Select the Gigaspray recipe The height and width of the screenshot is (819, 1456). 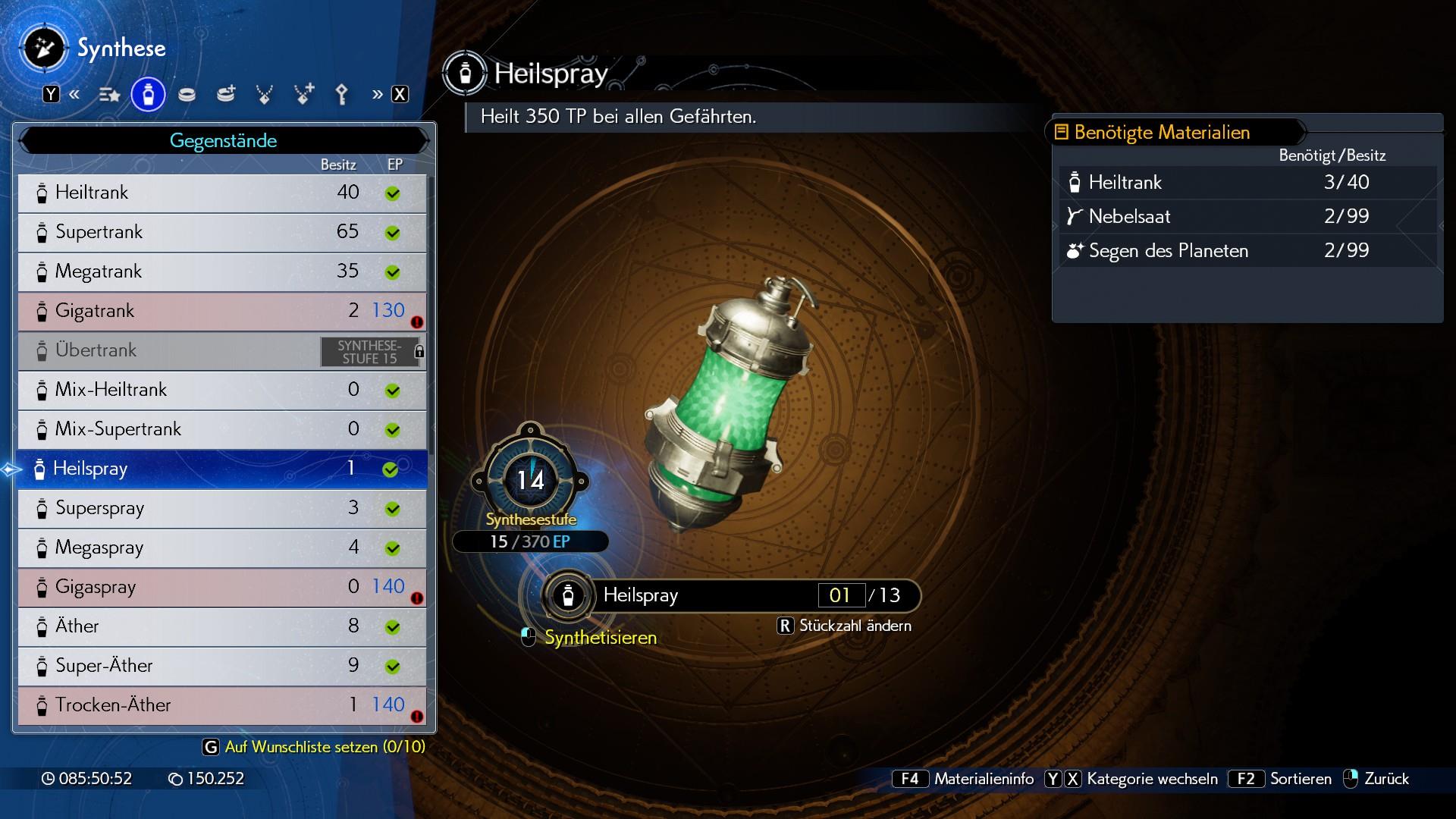[221, 587]
